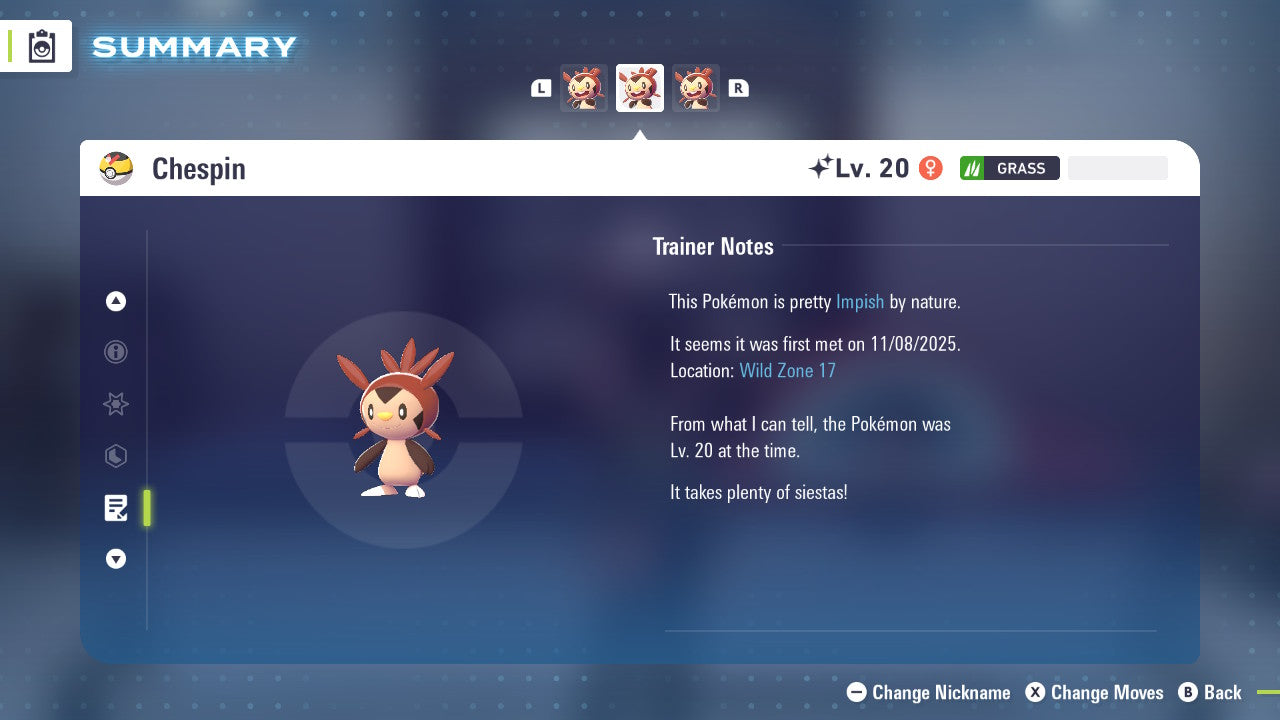Open the Wild Zone 17 location link
This screenshot has height=720, width=1280.
coord(788,370)
